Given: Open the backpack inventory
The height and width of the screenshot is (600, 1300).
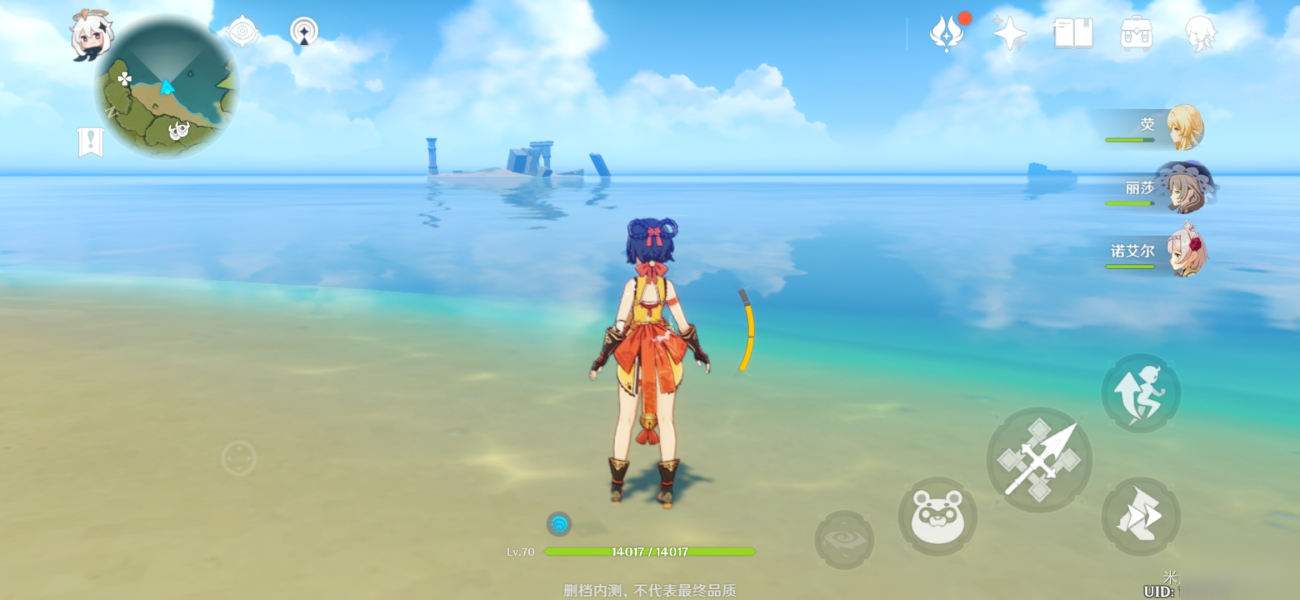Looking at the screenshot, I should click(1136, 33).
